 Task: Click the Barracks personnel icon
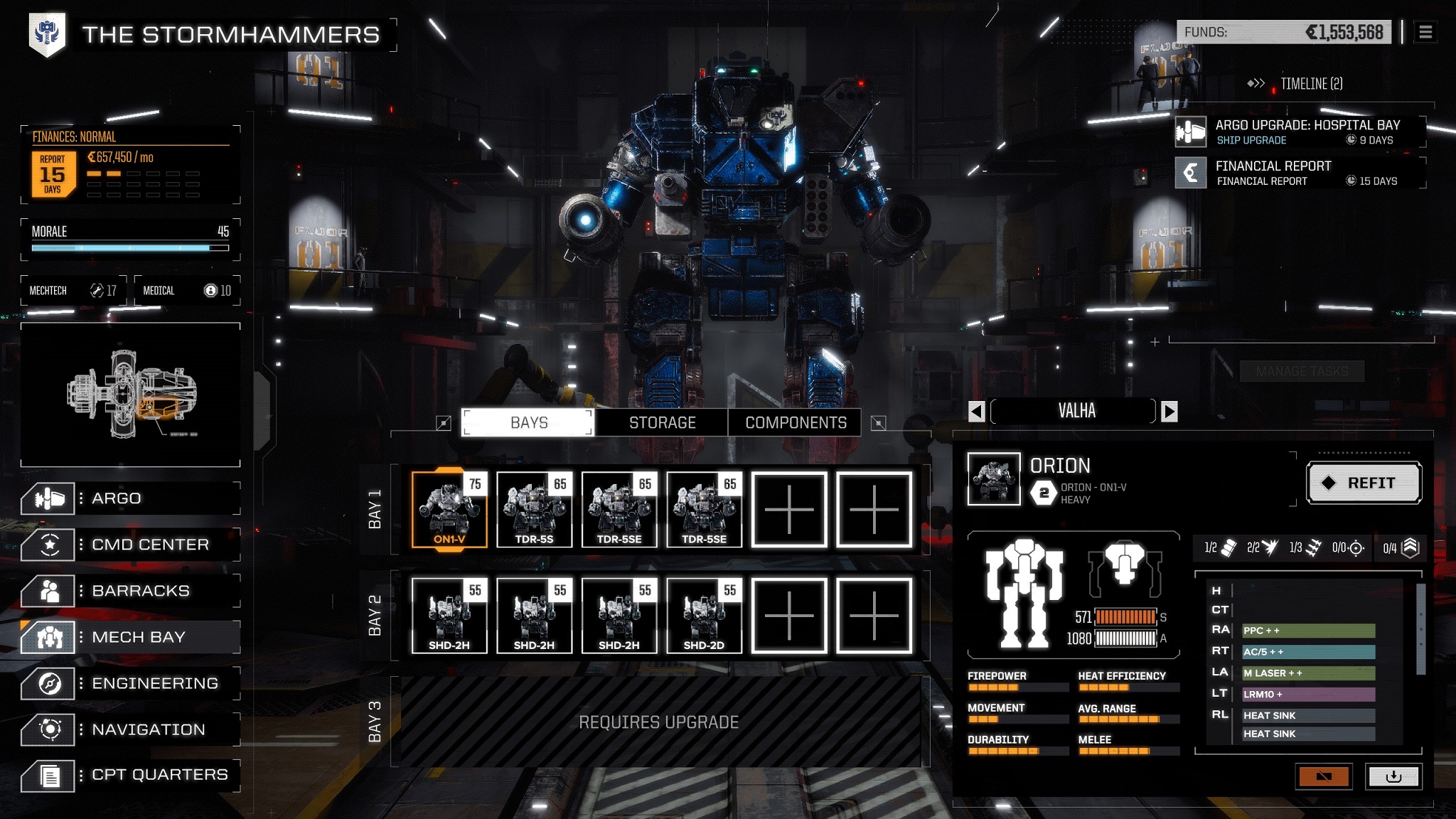coord(50,590)
